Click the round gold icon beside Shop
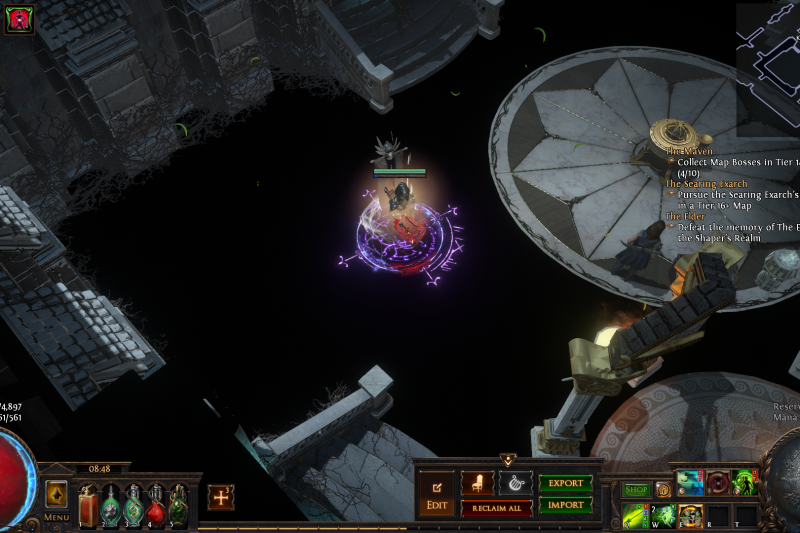 pos(663,490)
